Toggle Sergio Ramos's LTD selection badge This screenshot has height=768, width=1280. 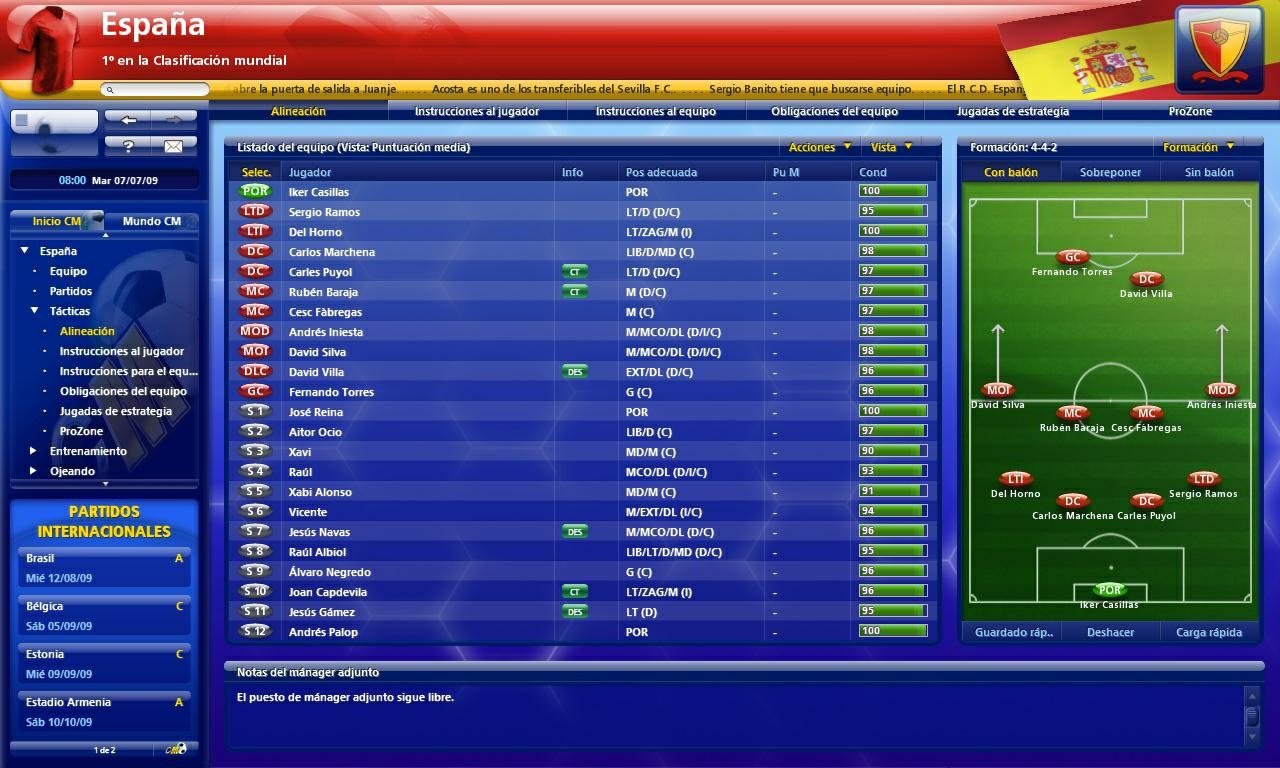click(x=255, y=211)
